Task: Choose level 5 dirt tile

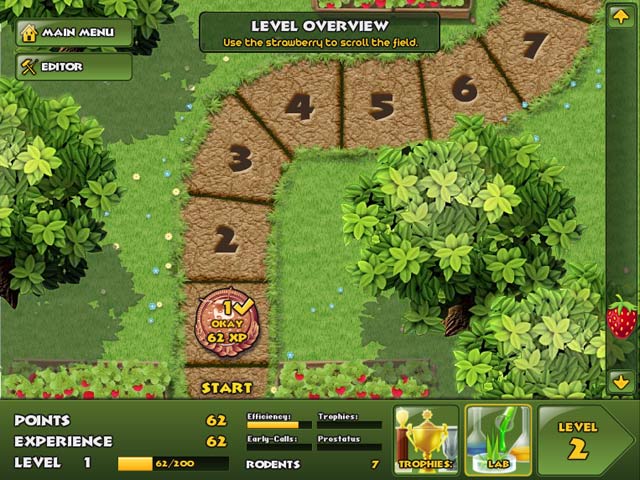Action: pyautogui.click(x=381, y=104)
